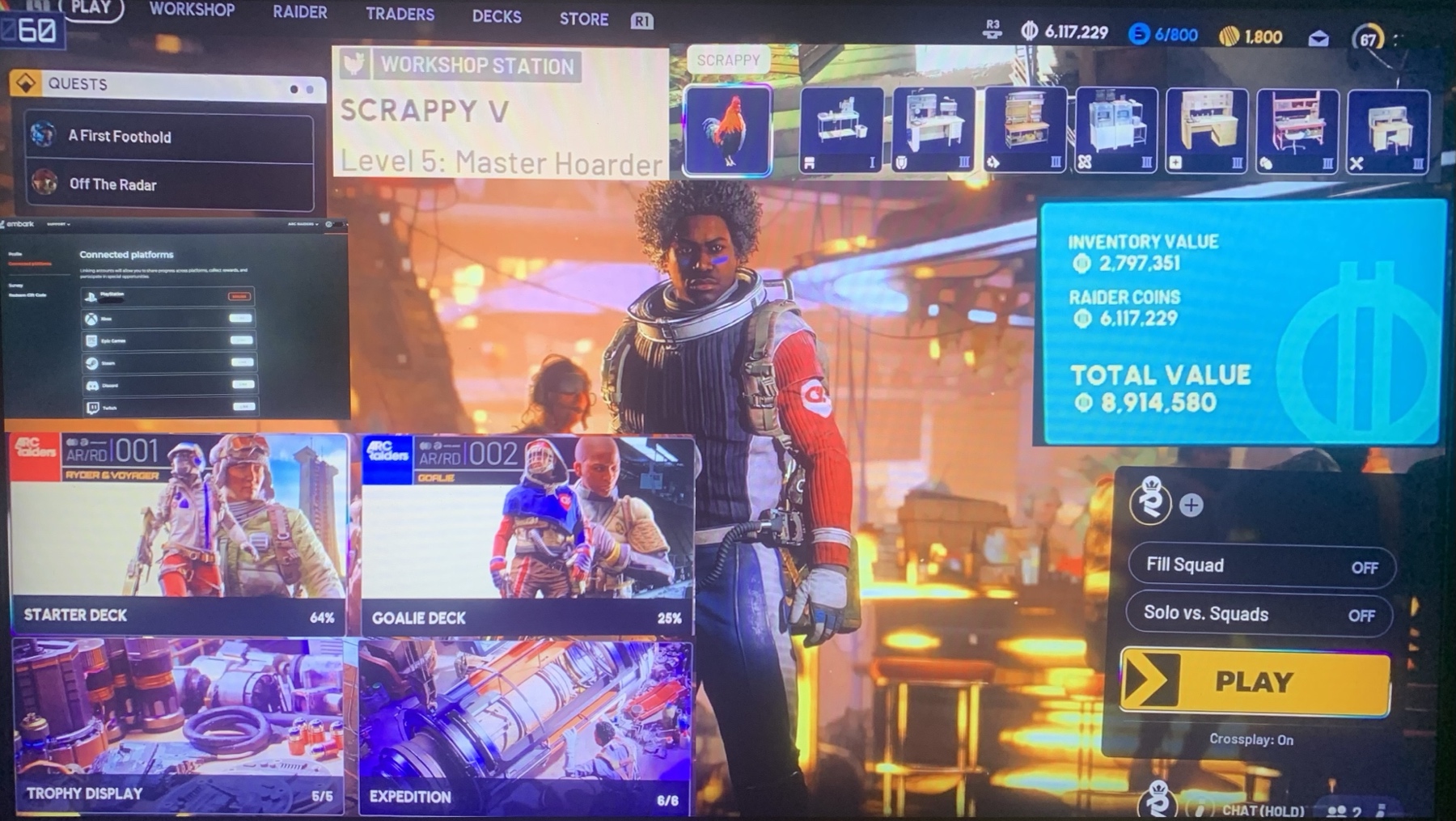Go to the Traders tab
Image resolution: width=1456 pixels, height=821 pixels.
point(400,15)
